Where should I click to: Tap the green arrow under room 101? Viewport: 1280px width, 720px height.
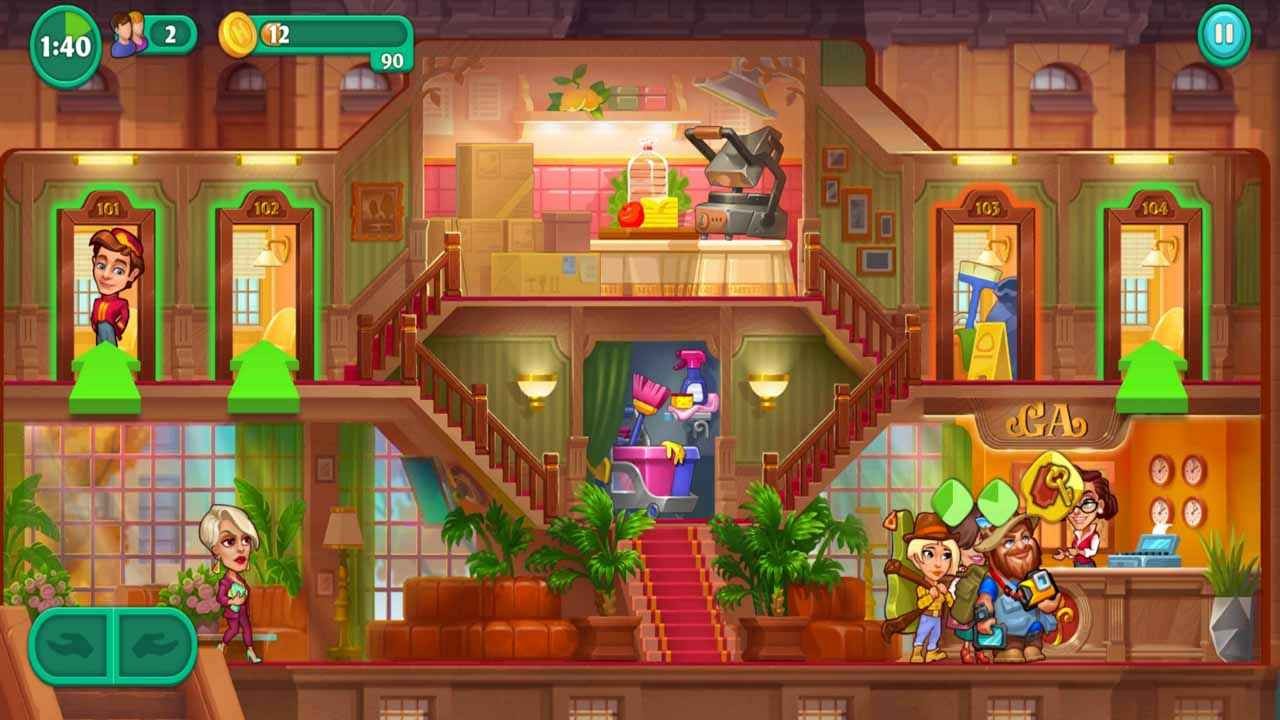point(105,379)
